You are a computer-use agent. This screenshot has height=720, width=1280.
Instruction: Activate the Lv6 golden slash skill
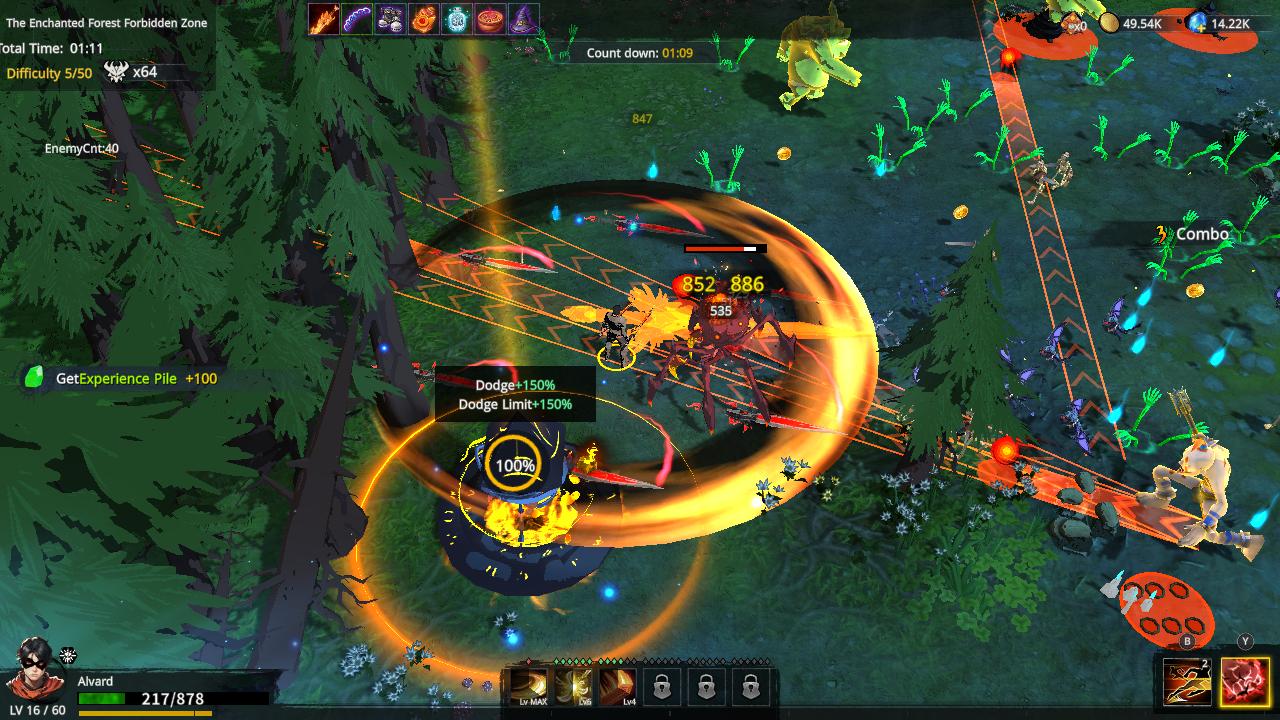[x=572, y=685]
